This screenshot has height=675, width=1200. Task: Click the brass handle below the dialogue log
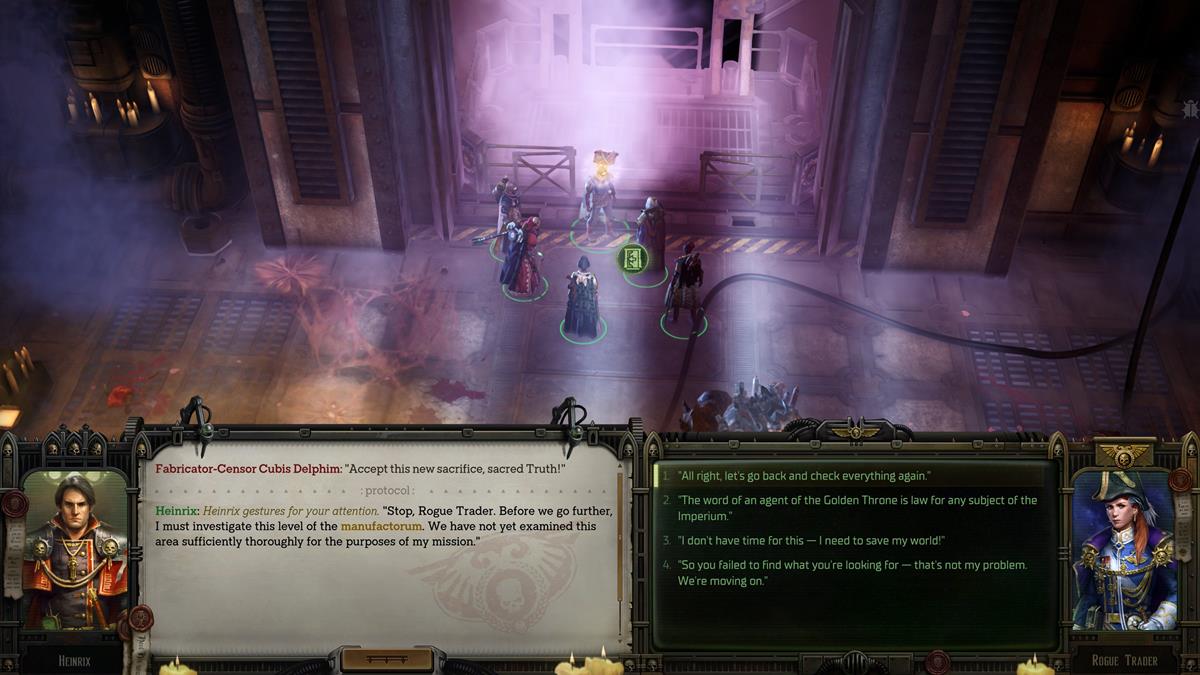(387, 660)
